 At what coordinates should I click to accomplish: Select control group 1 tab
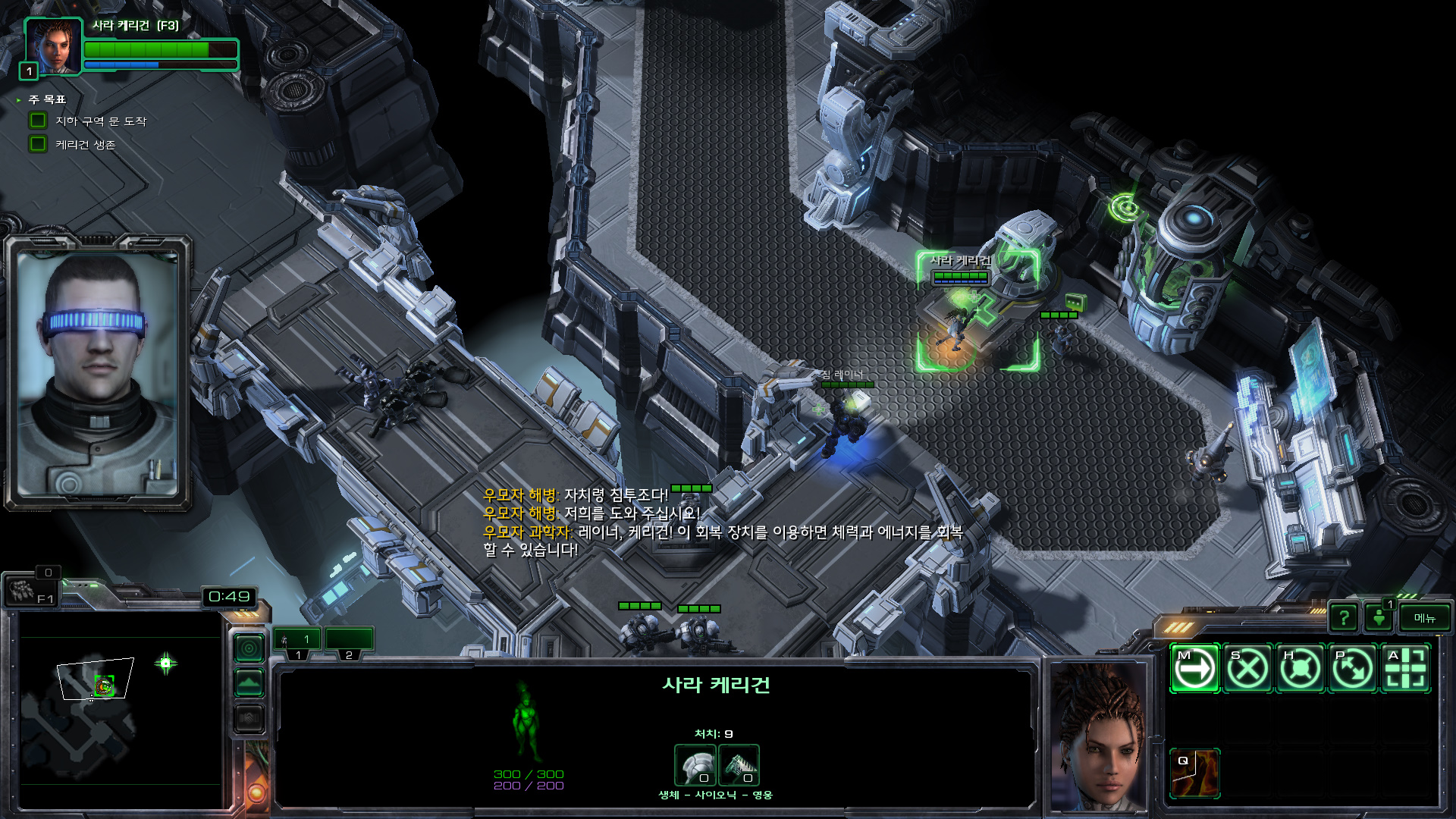click(x=297, y=642)
